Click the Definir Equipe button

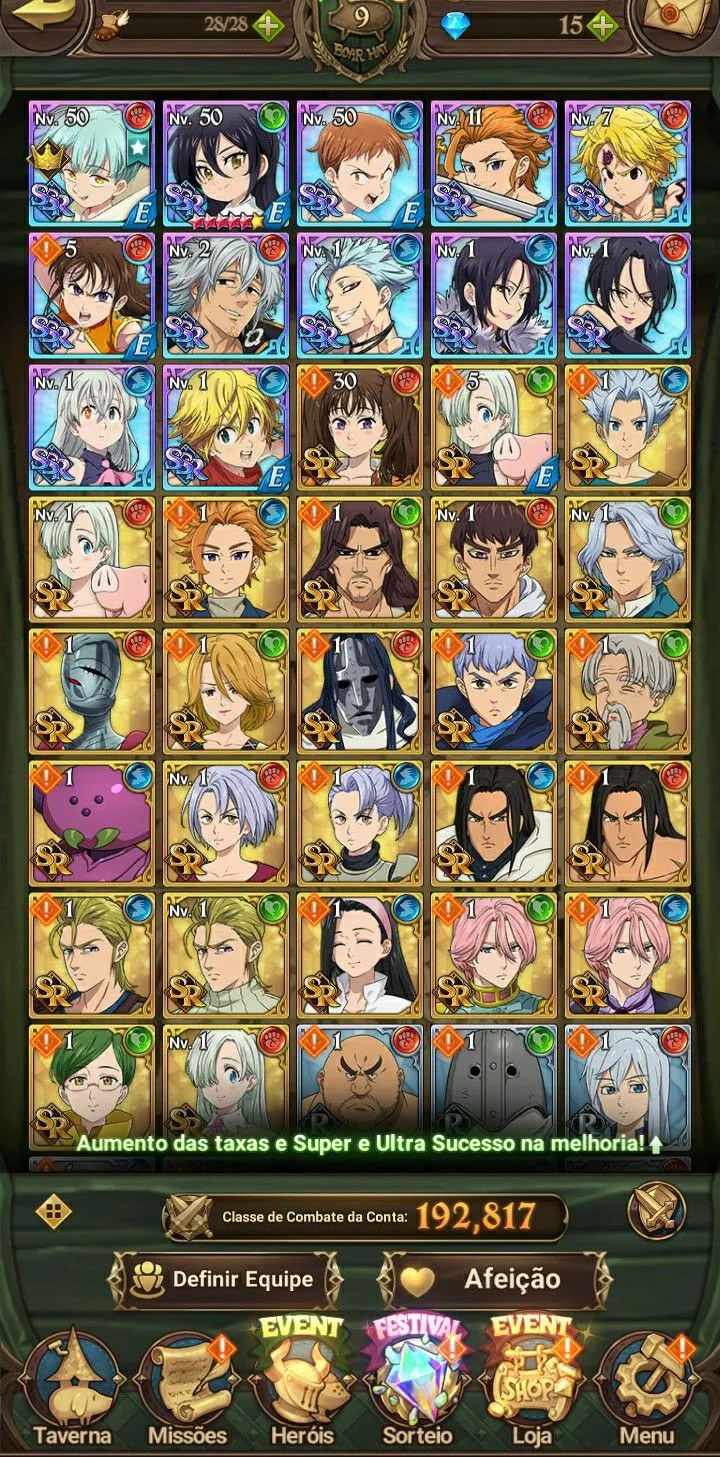click(x=225, y=1279)
